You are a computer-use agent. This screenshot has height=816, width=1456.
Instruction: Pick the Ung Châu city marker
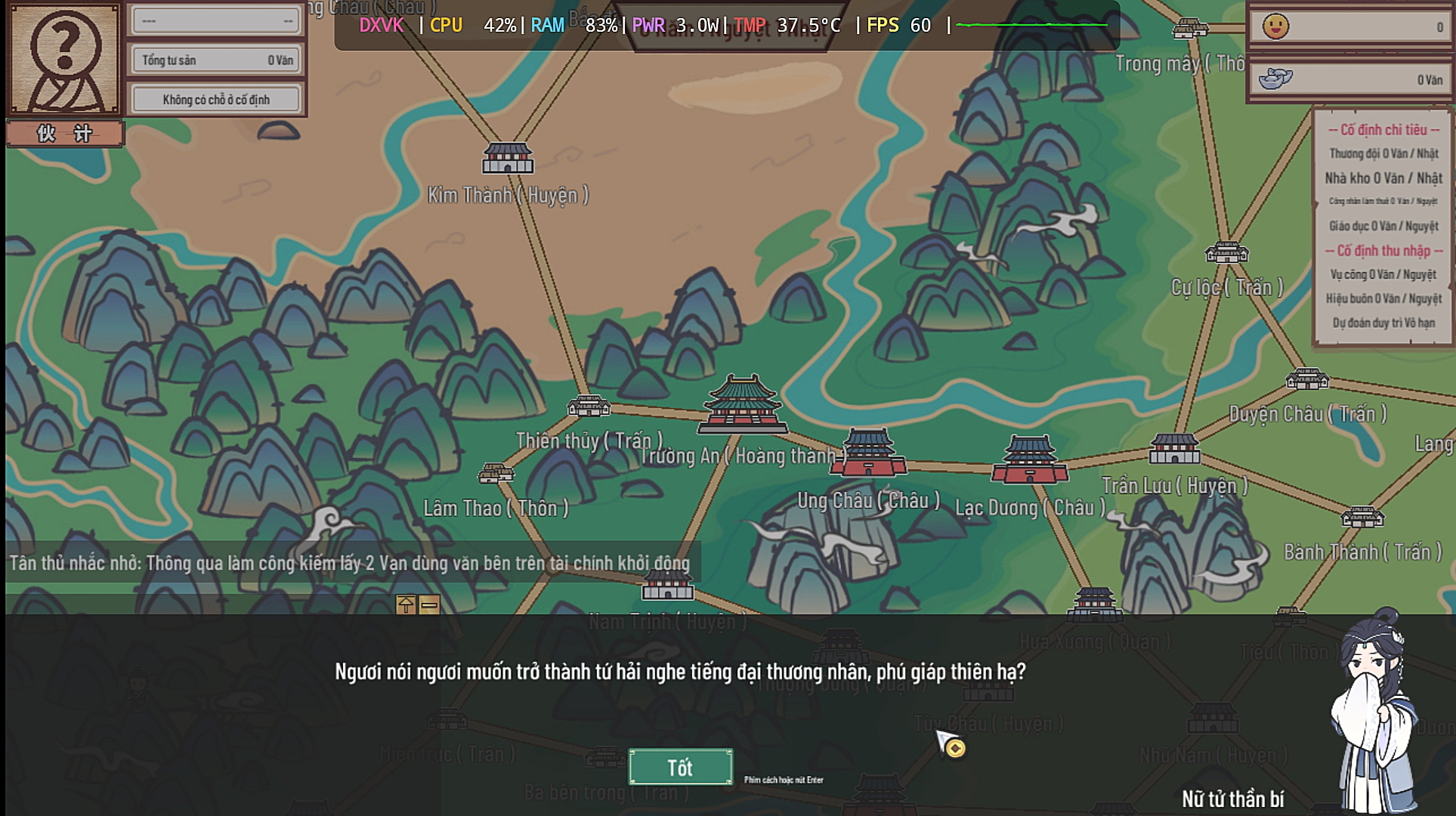[868, 453]
